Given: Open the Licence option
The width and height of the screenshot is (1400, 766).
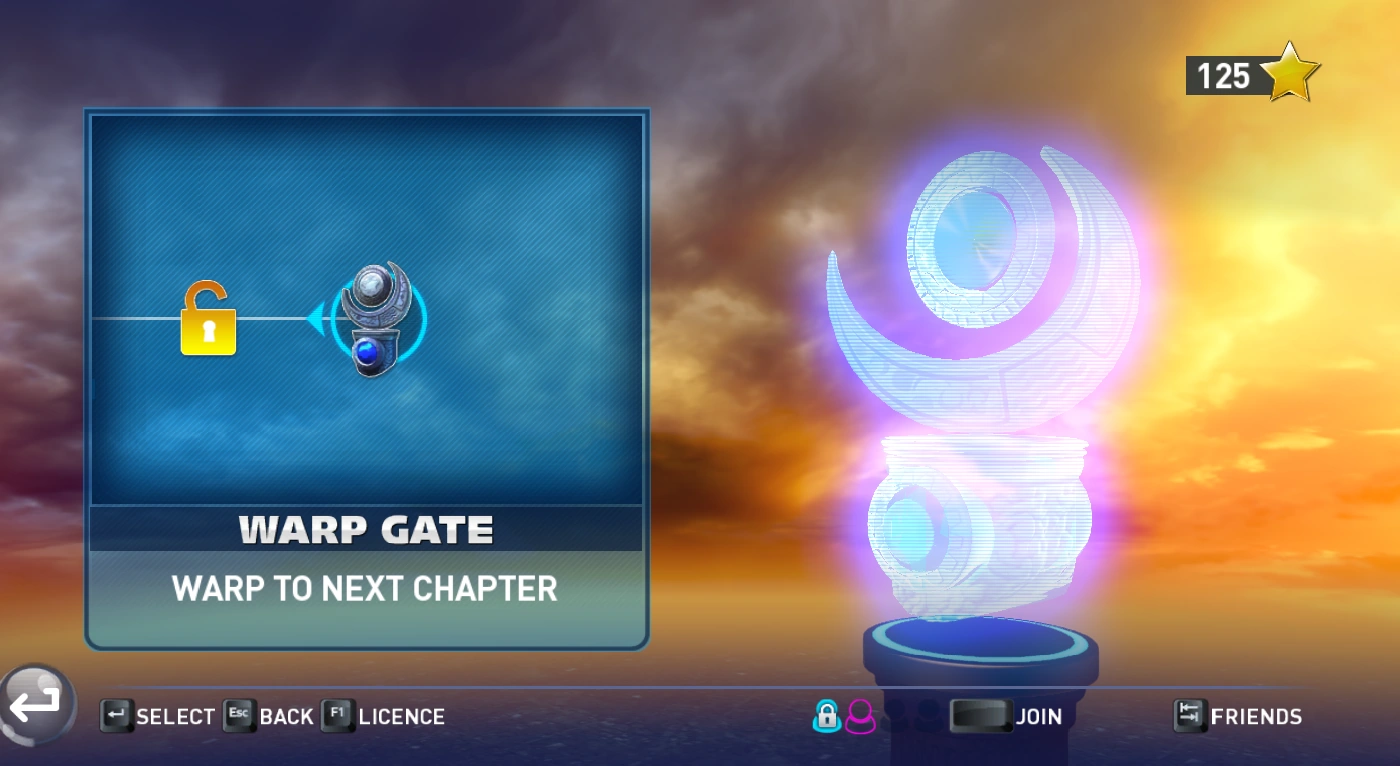Looking at the screenshot, I should [384, 716].
